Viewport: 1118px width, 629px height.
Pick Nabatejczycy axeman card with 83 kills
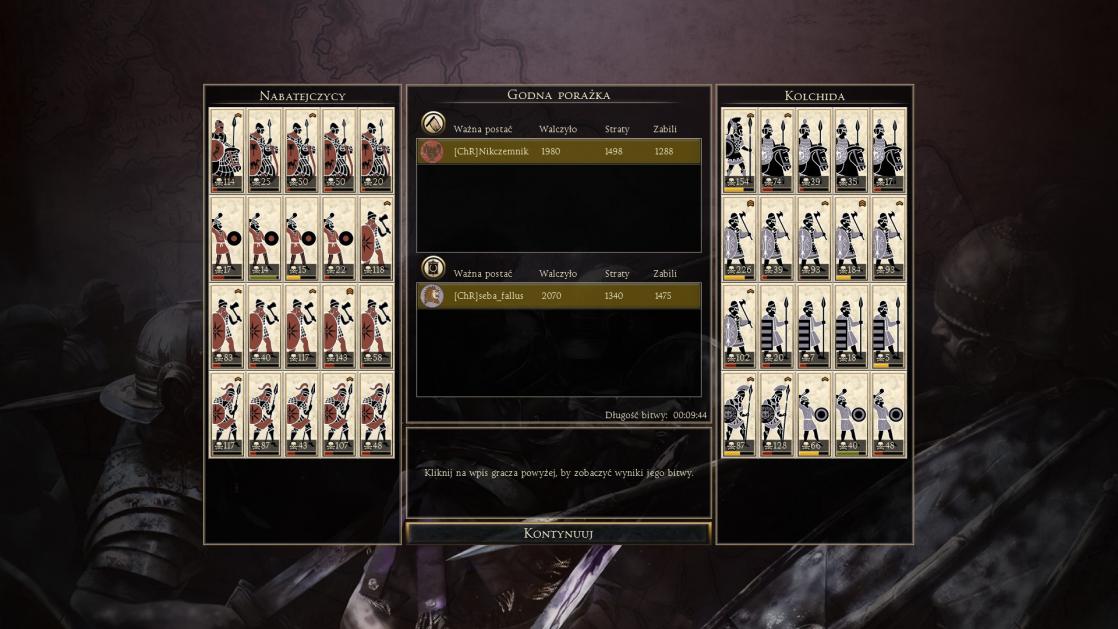tap(226, 326)
